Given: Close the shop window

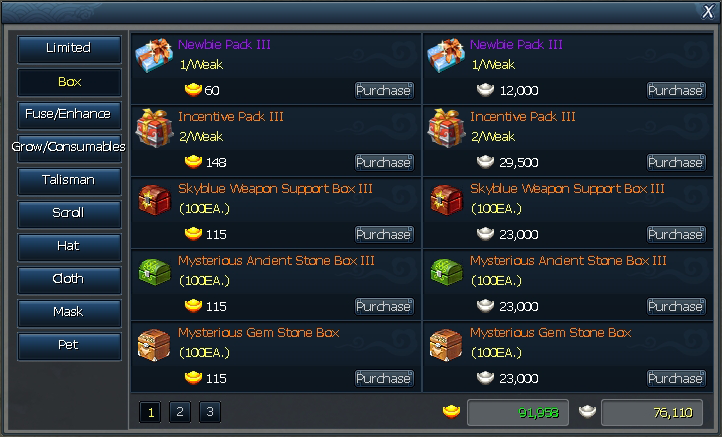Looking at the screenshot, I should pyautogui.click(x=708, y=11).
